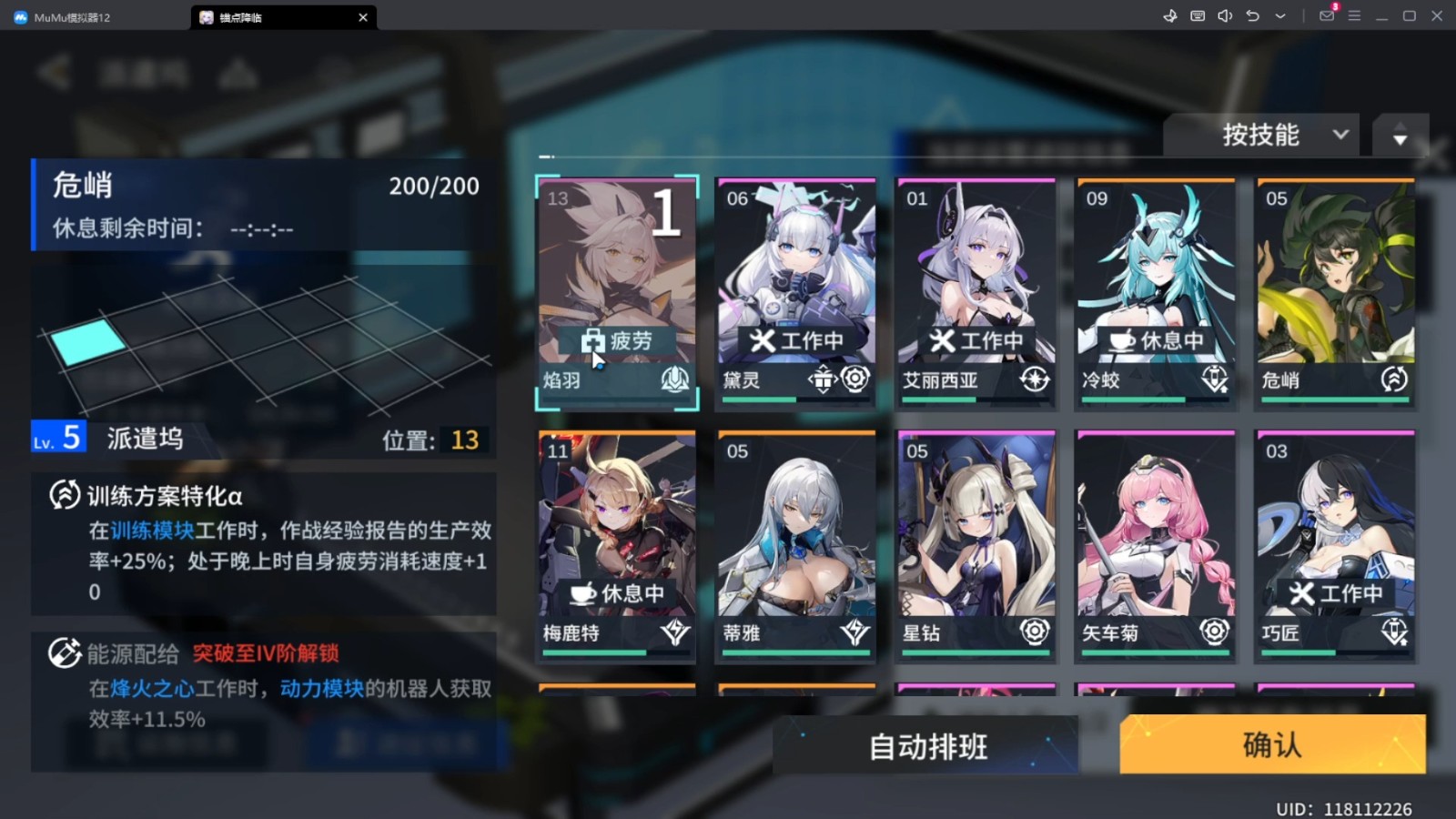Confirm the assignment with the 确认 button
1456x819 pixels.
click(1271, 744)
